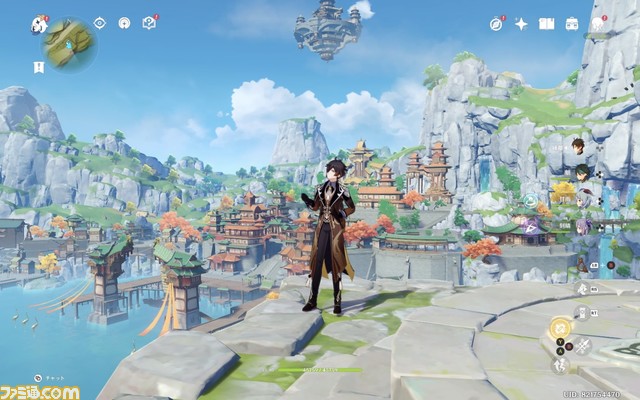Image resolution: width=640 pixels, height=400 pixels.
Task: Open the character screen icon at far right
Action: [599, 23]
